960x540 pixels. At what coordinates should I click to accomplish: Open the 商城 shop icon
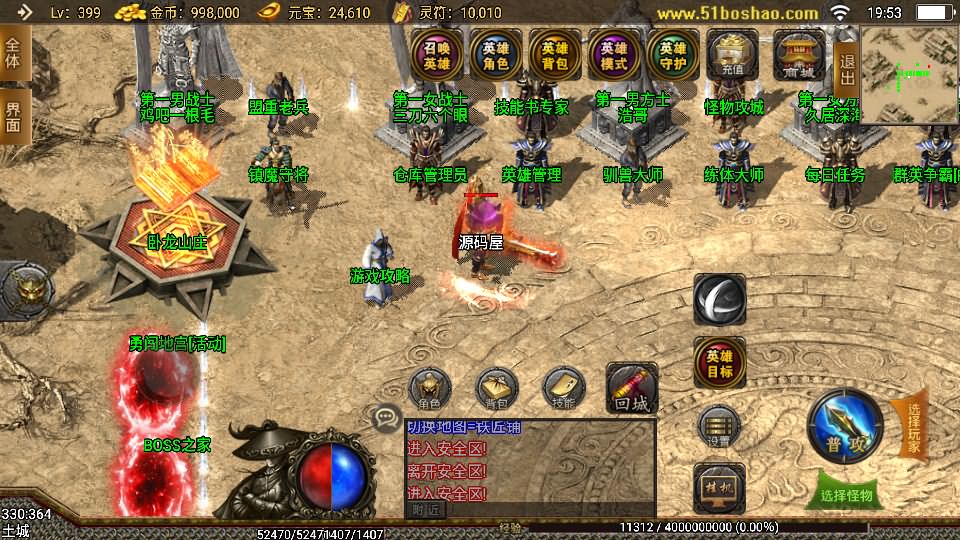click(798, 53)
